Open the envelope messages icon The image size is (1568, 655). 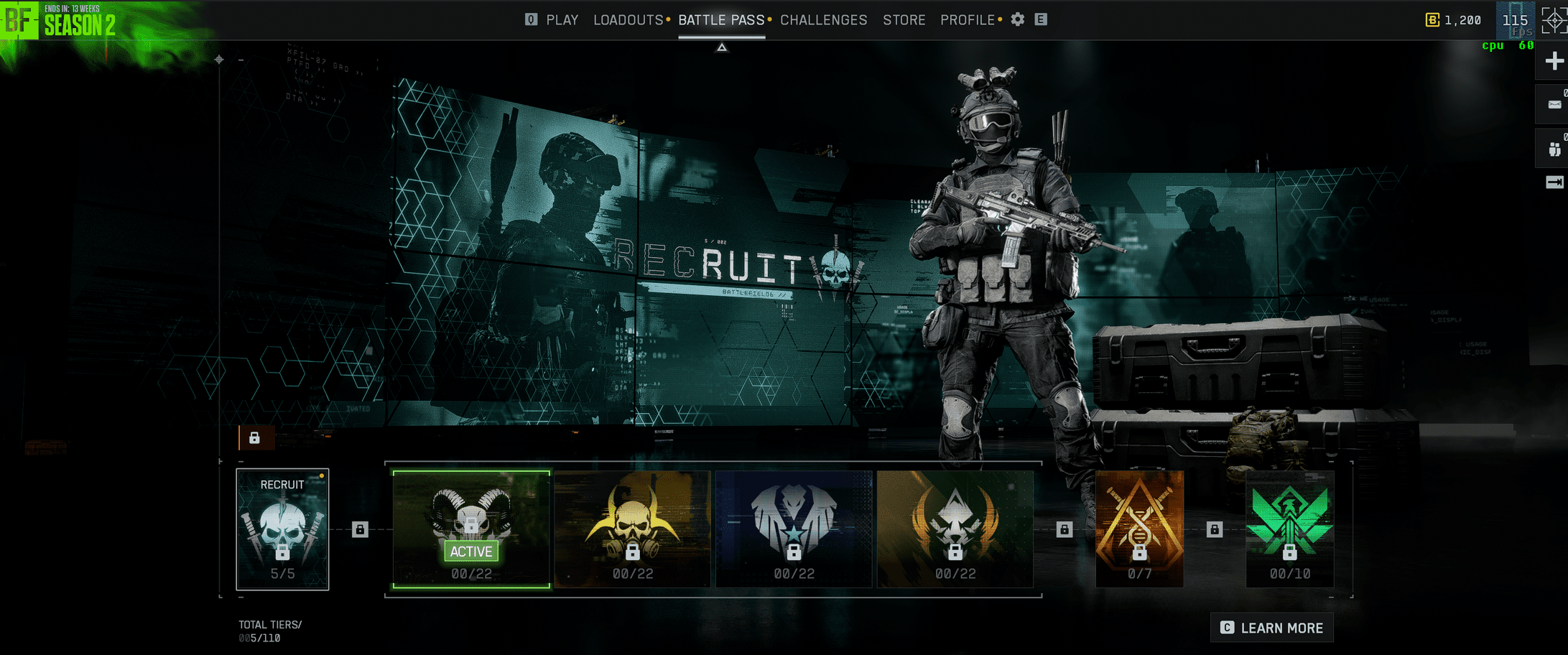pos(1554,105)
